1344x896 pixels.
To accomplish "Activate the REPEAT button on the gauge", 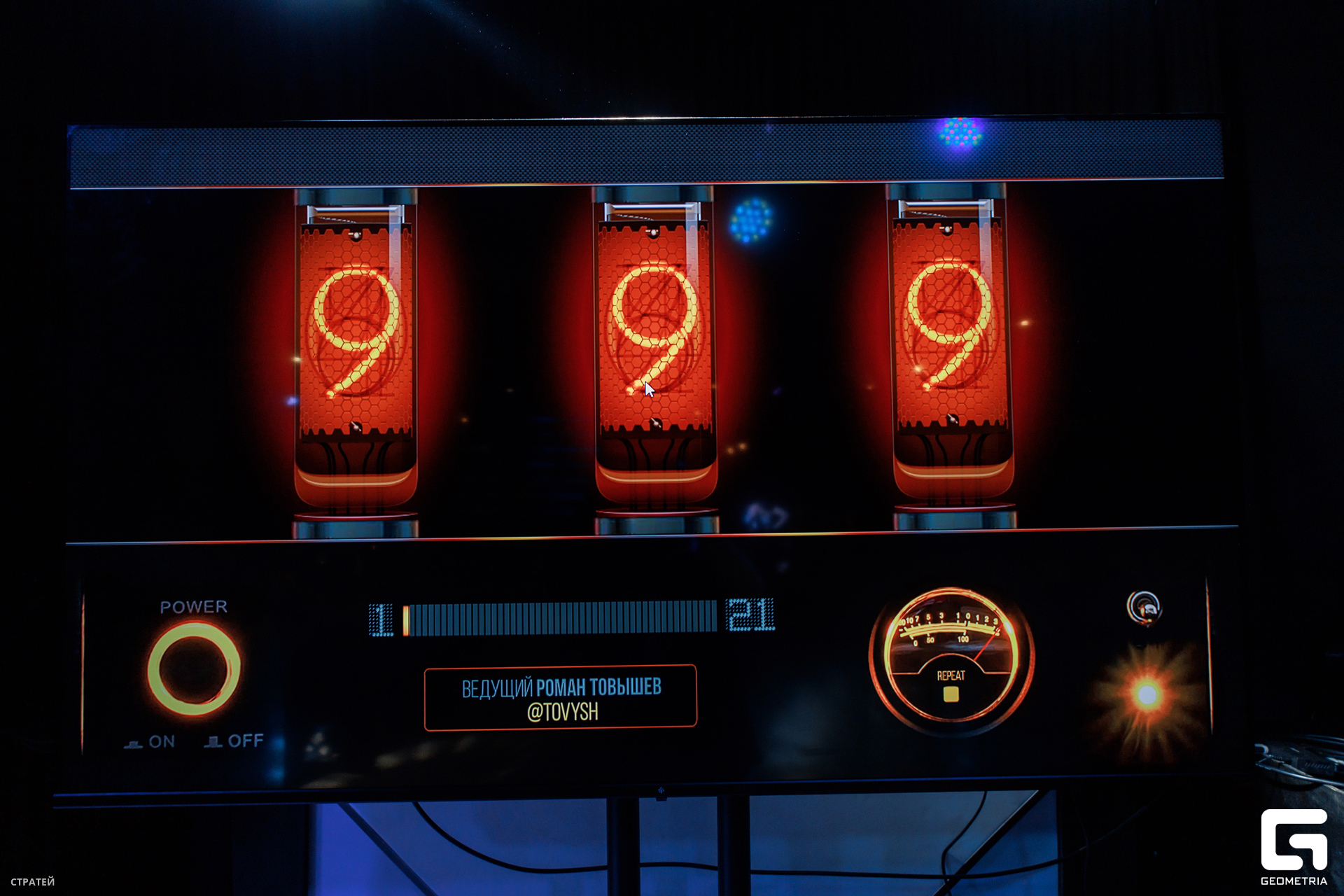I will [x=951, y=693].
